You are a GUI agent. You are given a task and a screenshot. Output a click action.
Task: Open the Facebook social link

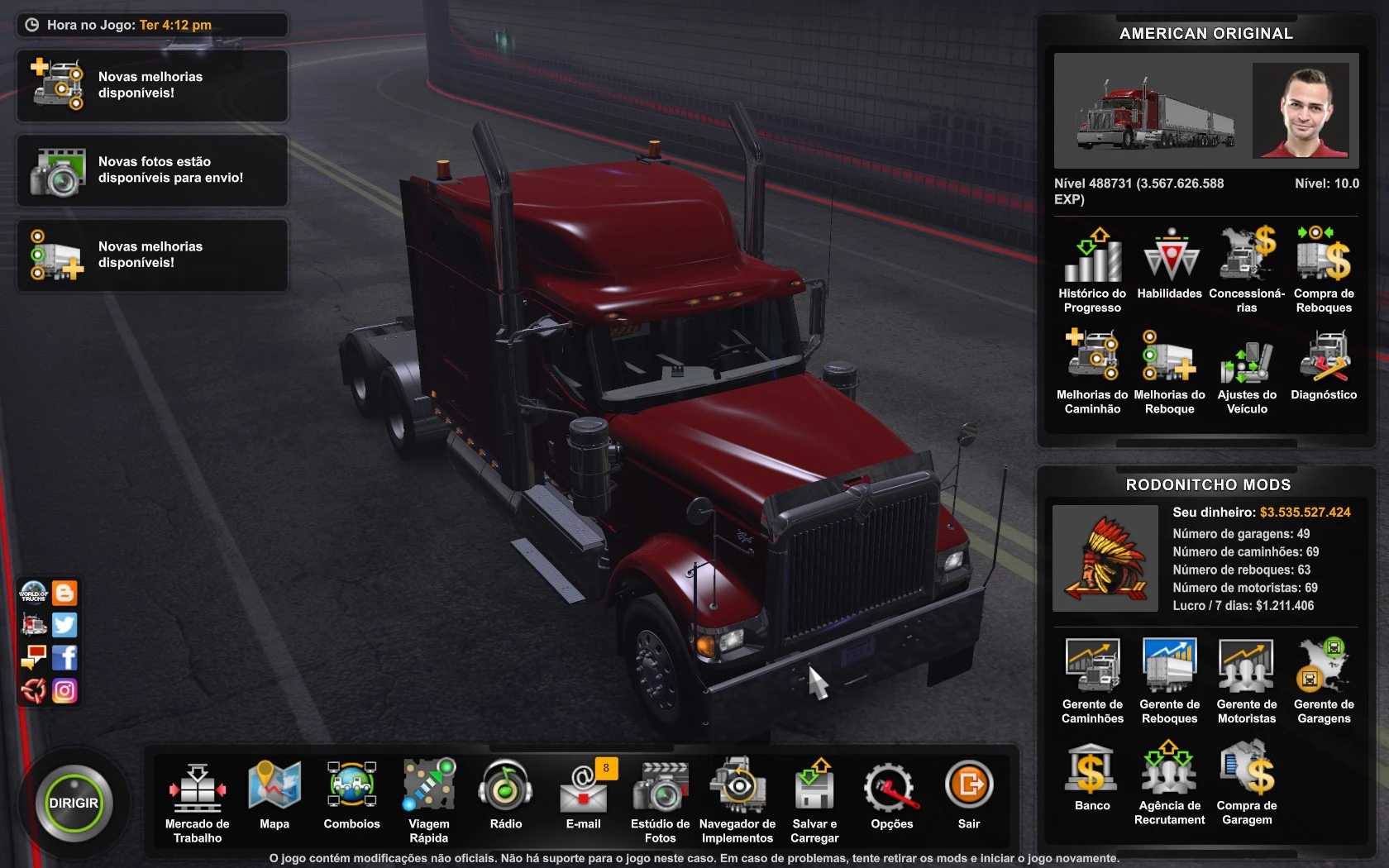pos(64,657)
